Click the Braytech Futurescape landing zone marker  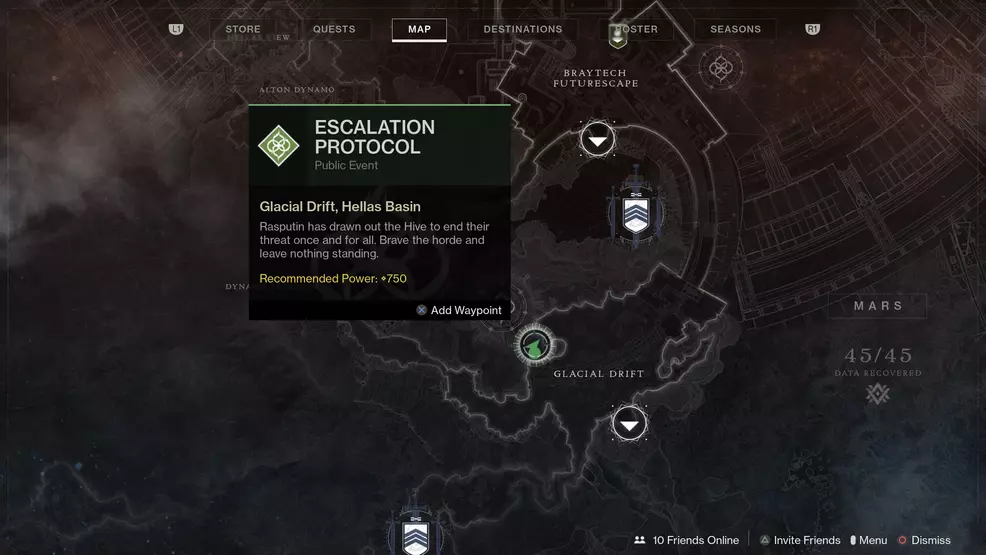pos(598,140)
